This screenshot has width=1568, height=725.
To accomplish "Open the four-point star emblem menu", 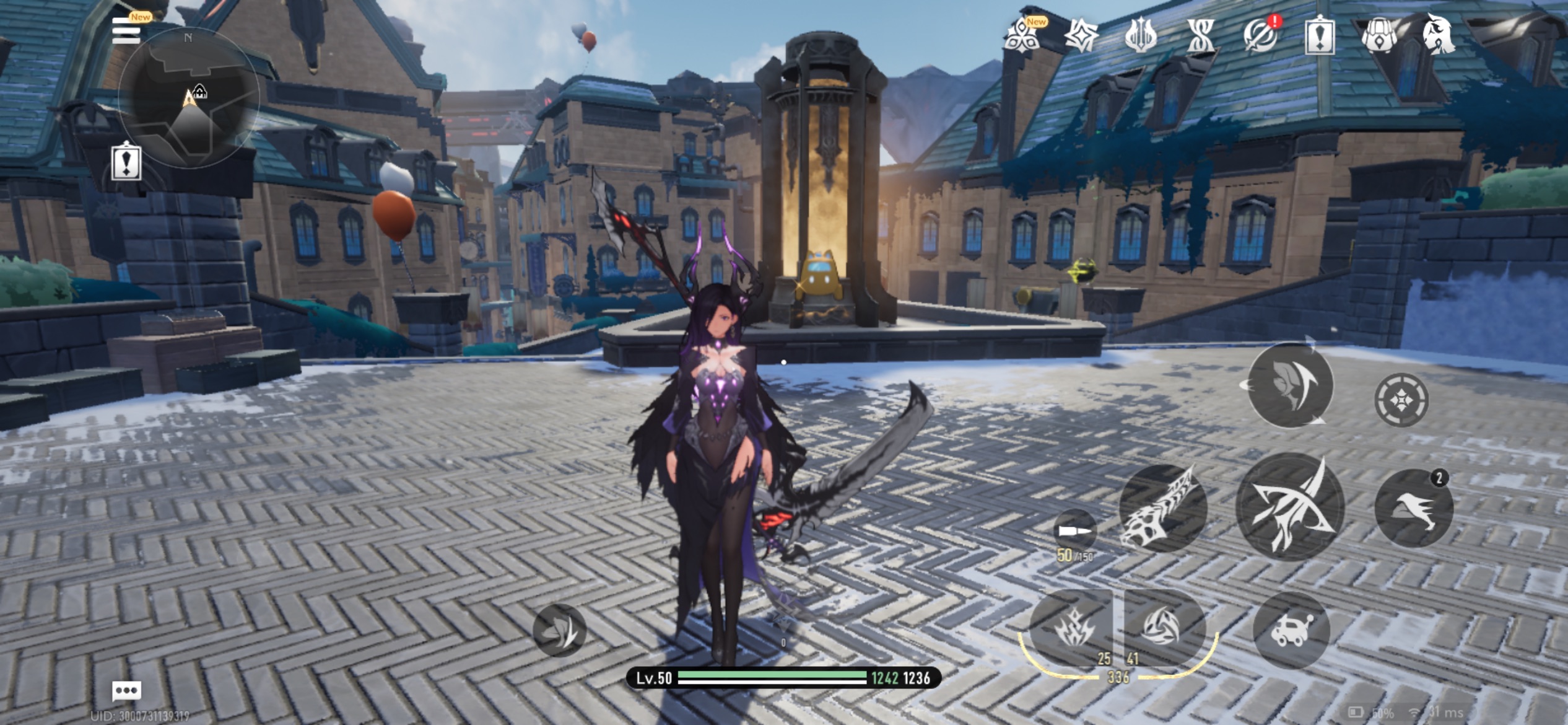I will pos(1081,35).
